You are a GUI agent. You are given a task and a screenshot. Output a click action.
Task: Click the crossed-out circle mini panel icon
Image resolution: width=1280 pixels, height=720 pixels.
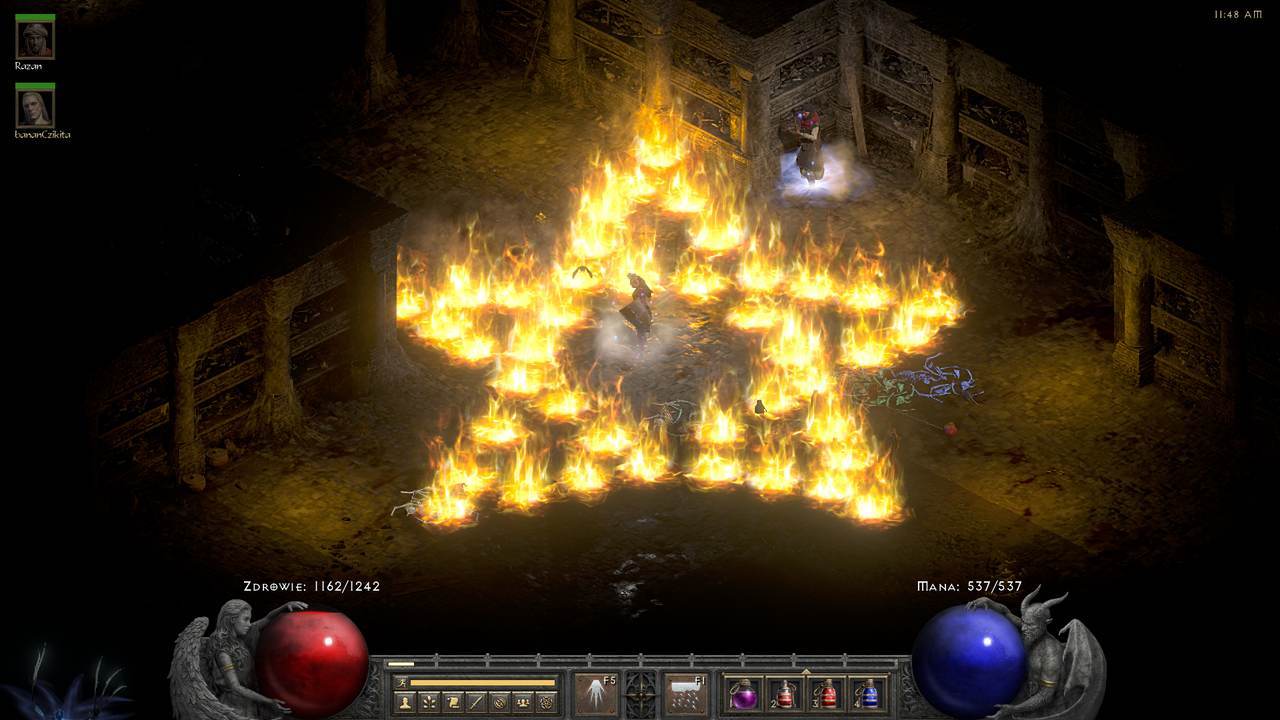[x=499, y=702]
